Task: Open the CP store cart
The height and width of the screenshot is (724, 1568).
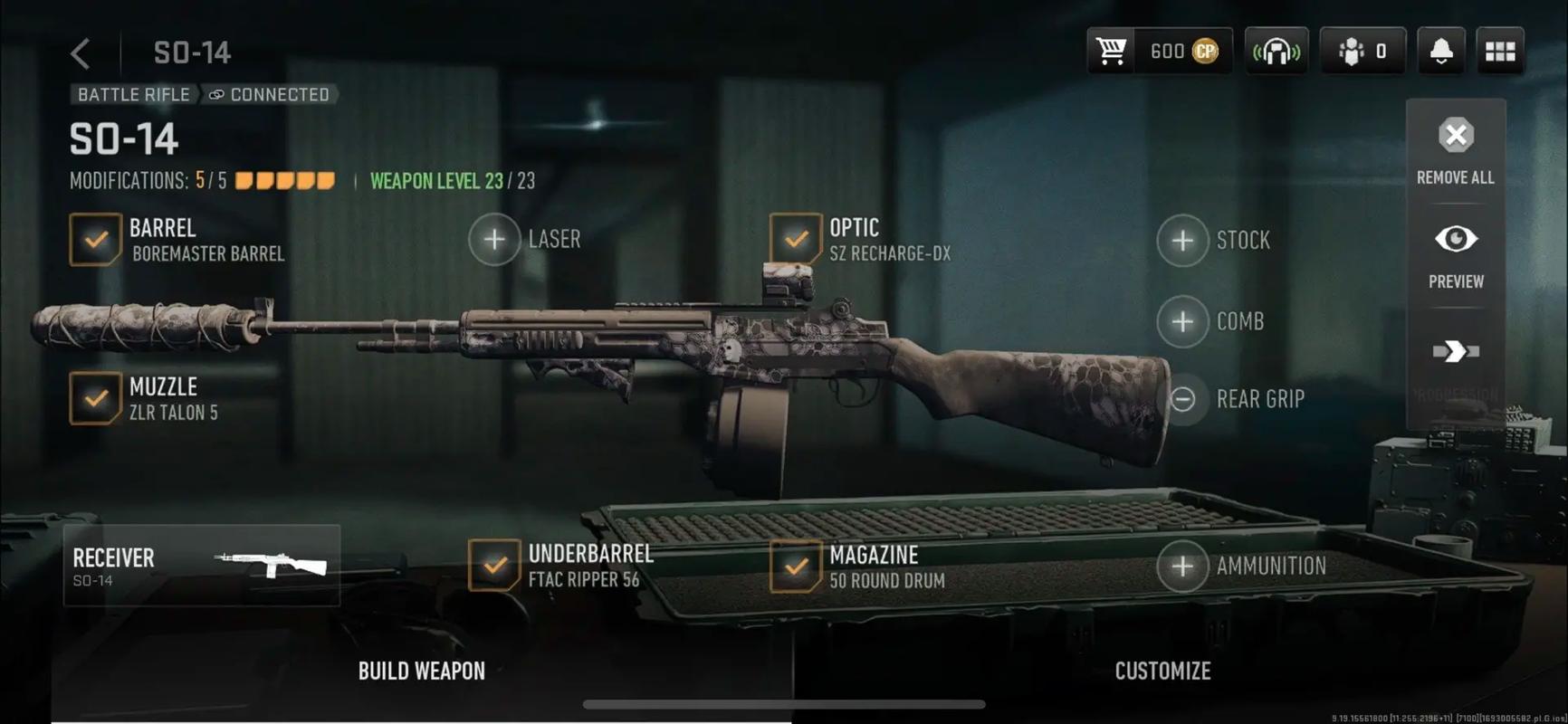Action: coord(1112,52)
